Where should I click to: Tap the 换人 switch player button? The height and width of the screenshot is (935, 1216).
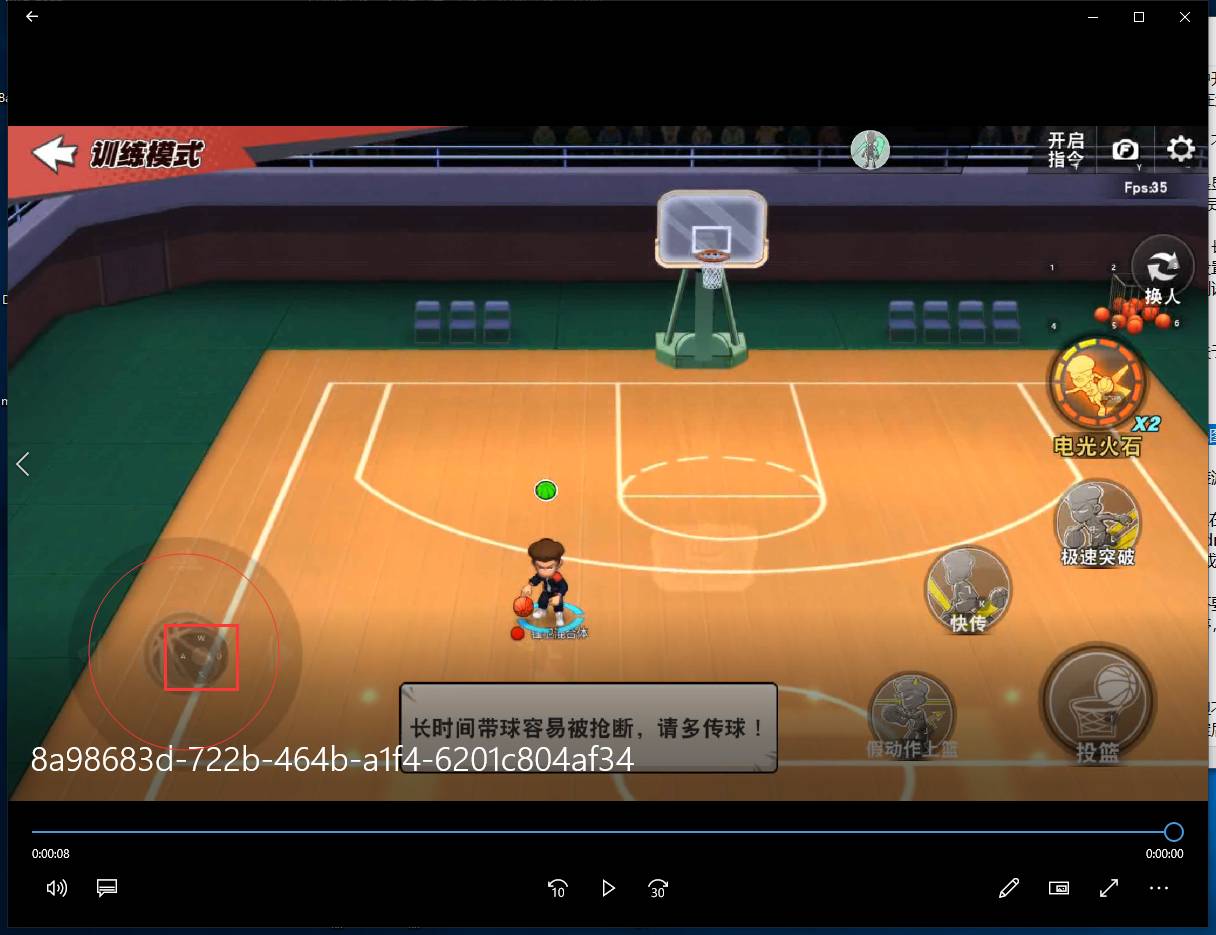point(1162,272)
